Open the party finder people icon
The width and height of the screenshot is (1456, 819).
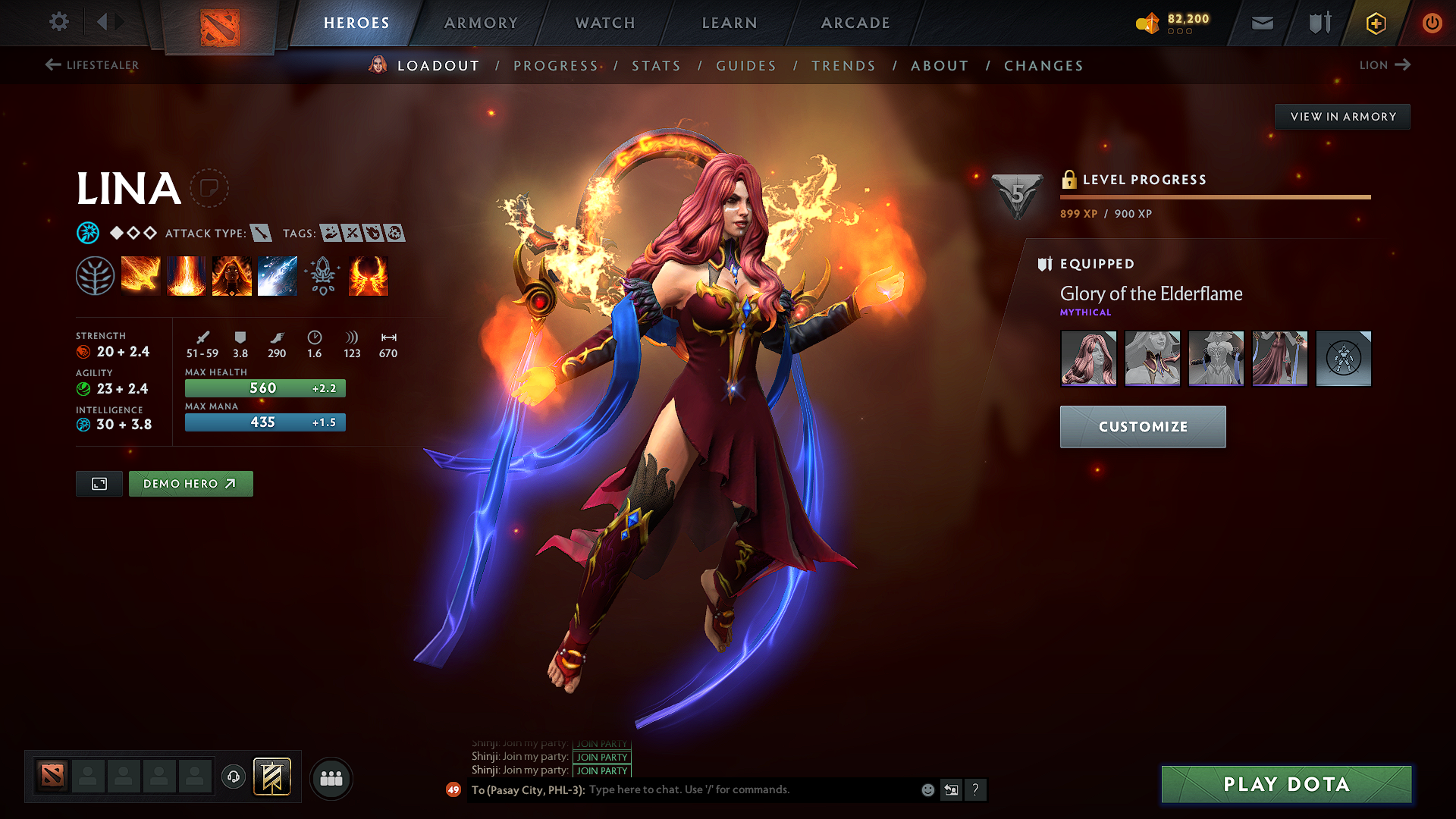(330, 778)
